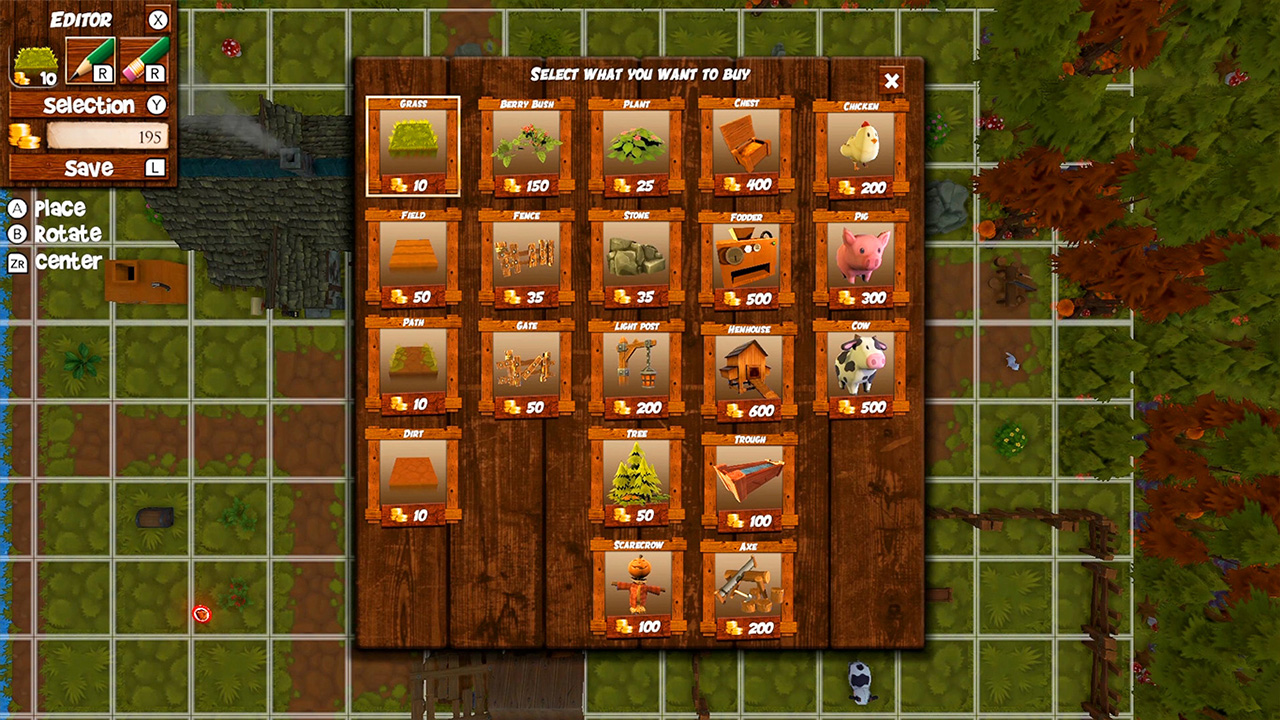The height and width of the screenshot is (720, 1280).
Task: Activate the Selection mode button
Action: coord(88,104)
